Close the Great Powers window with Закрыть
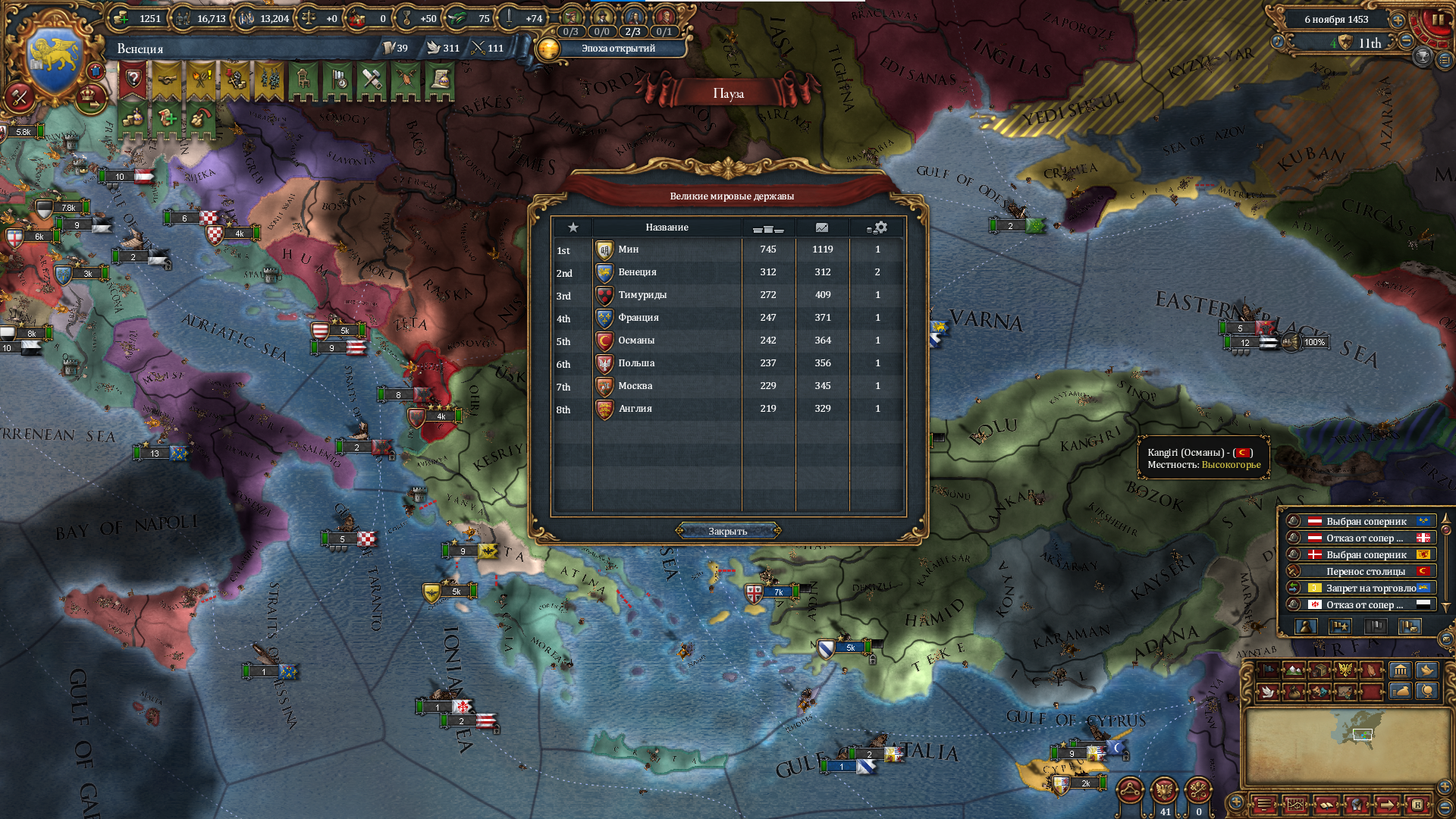Viewport: 1456px width, 819px height. click(727, 531)
